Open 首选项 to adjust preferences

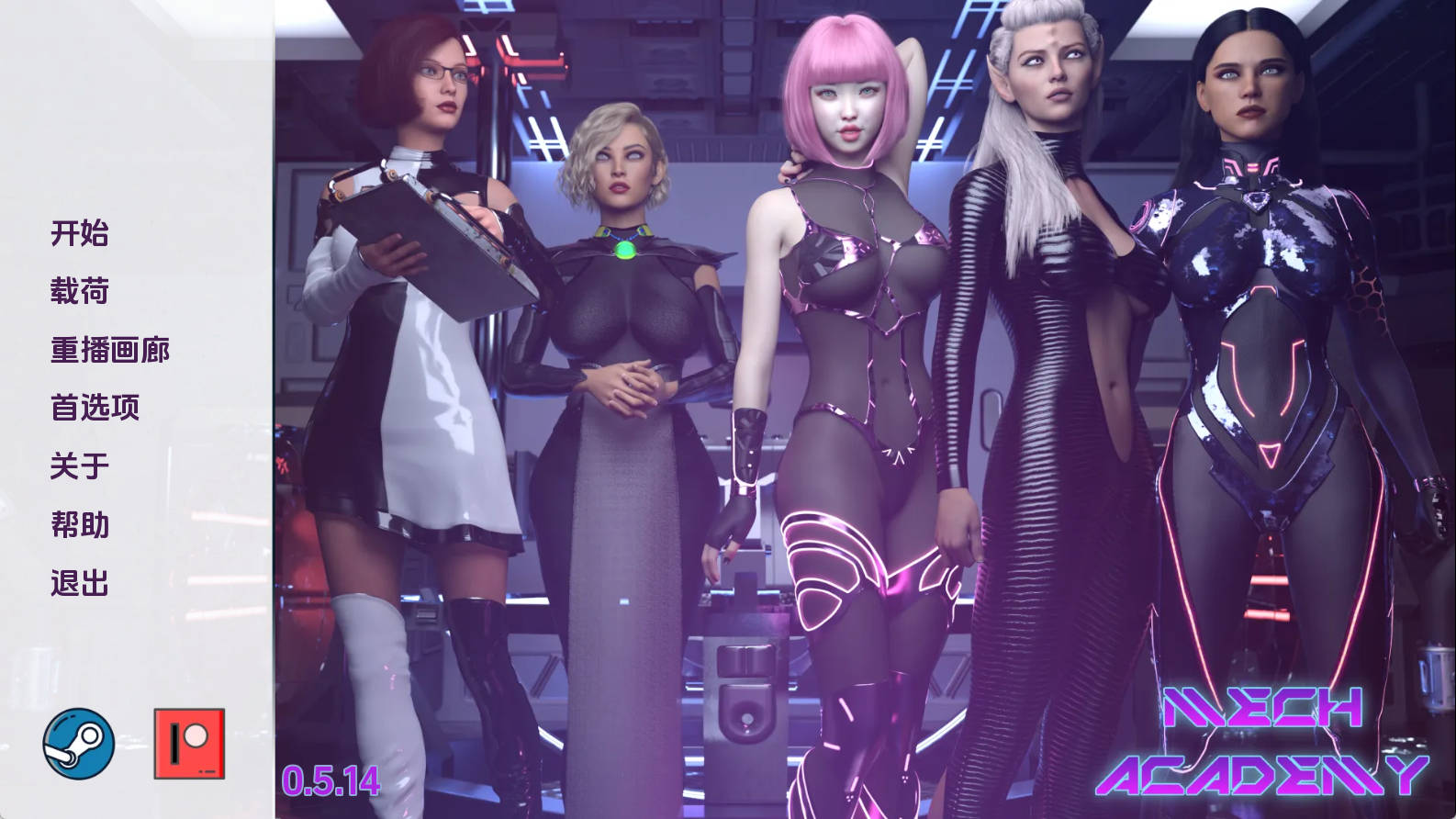pos(95,408)
